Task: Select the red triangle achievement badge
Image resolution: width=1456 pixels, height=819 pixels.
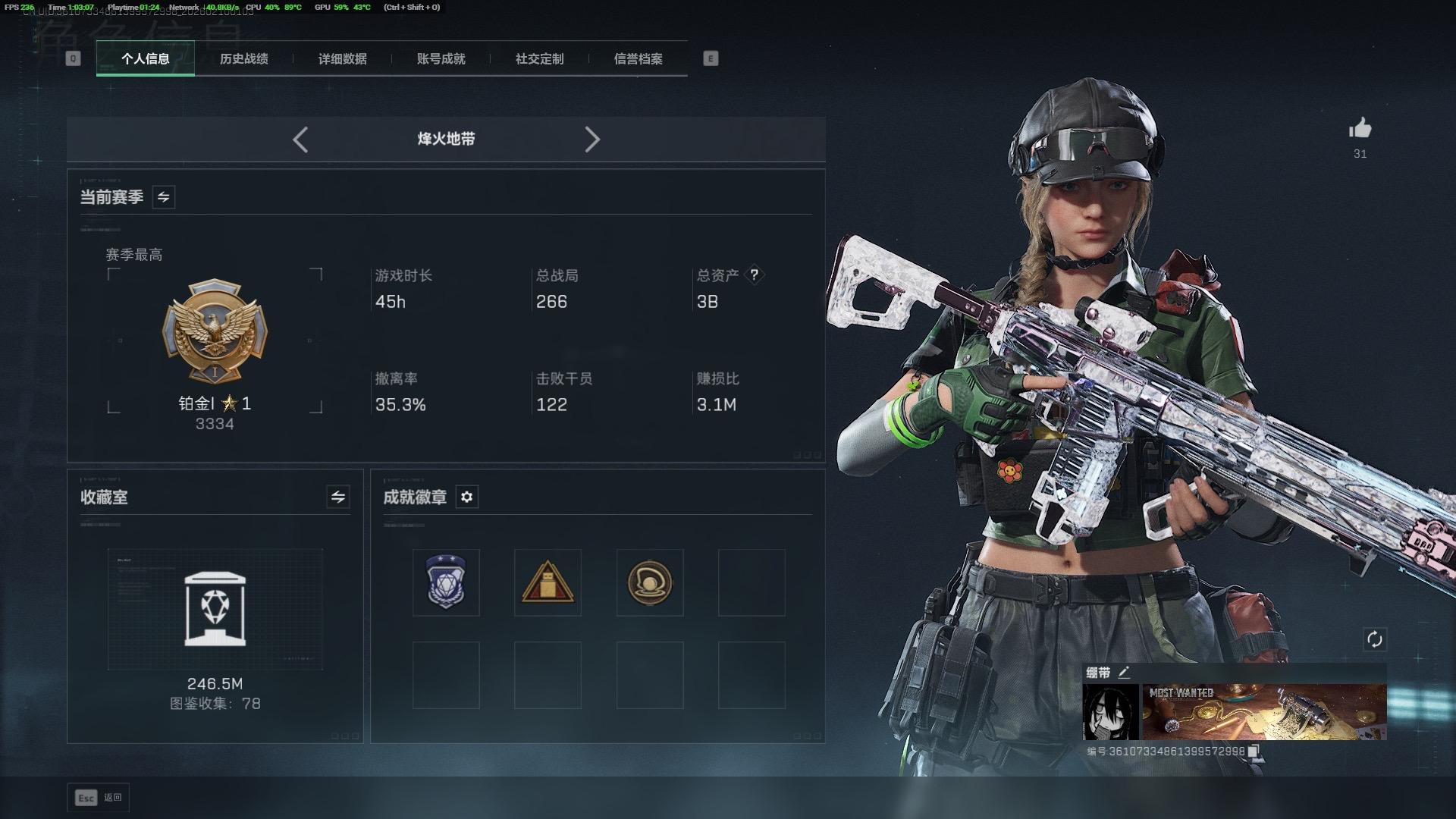Action: [548, 582]
